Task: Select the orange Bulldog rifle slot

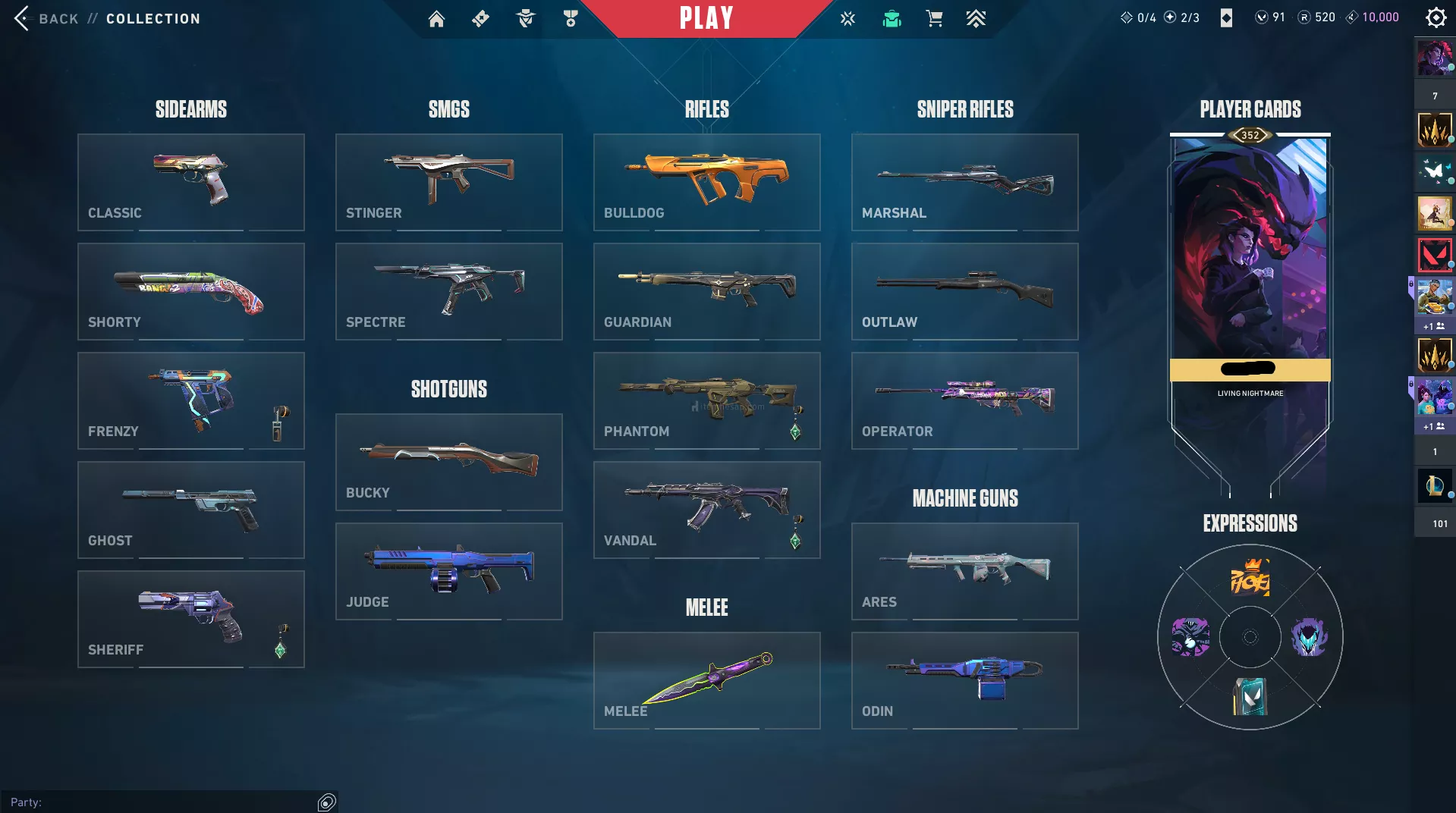Action: pos(707,182)
